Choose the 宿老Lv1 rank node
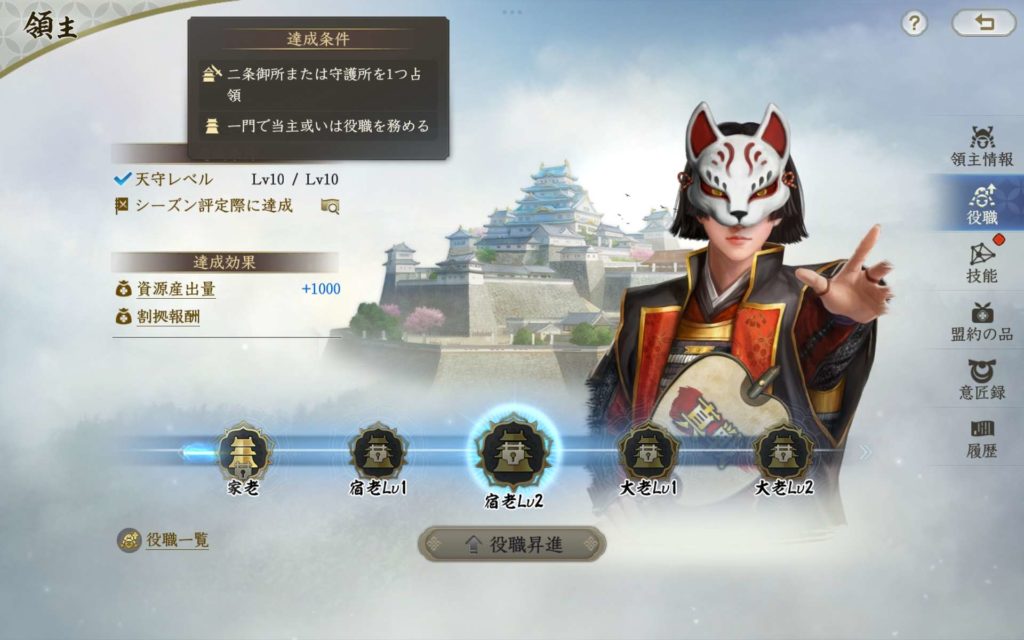This screenshot has width=1024, height=640. click(x=378, y=454)
